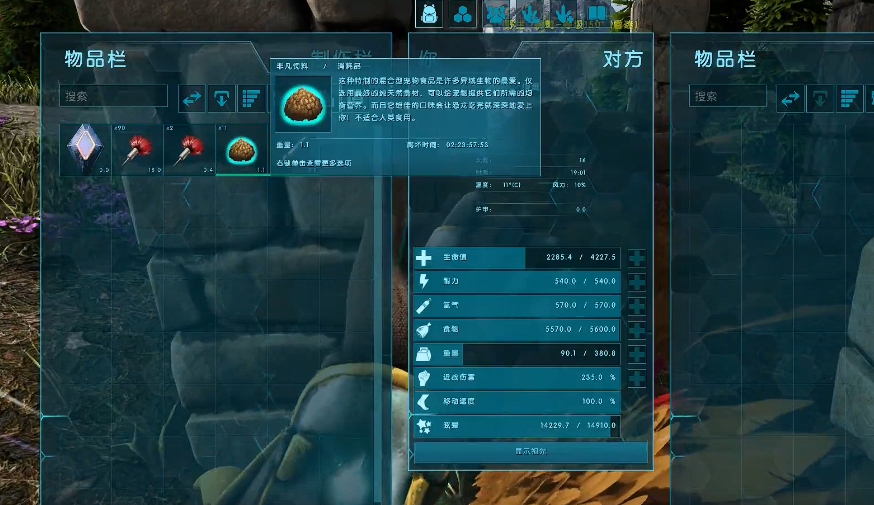Raise melee damage using its plus button
Viewport: 874px width, 505px height.
point(636,378)
